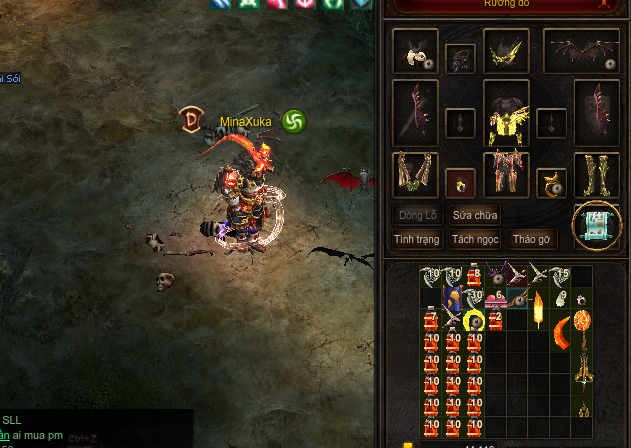Choose the equipped green boots slot
This screenshot has height=448, width=631.
[596, 174]
